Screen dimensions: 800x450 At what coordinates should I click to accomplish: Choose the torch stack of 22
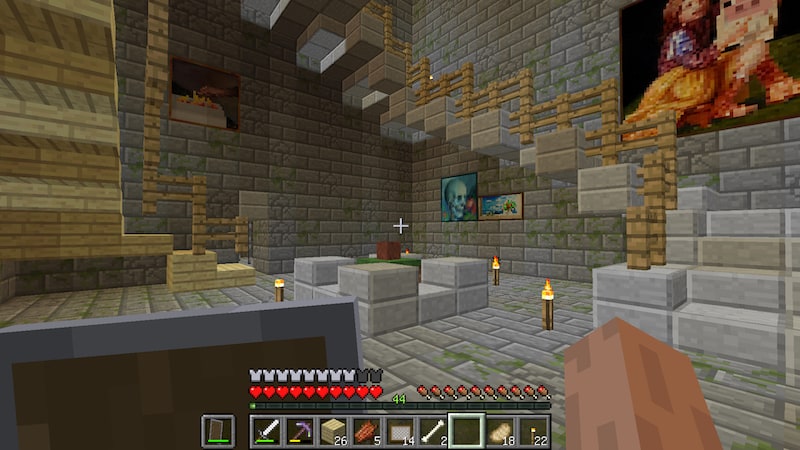532,431
